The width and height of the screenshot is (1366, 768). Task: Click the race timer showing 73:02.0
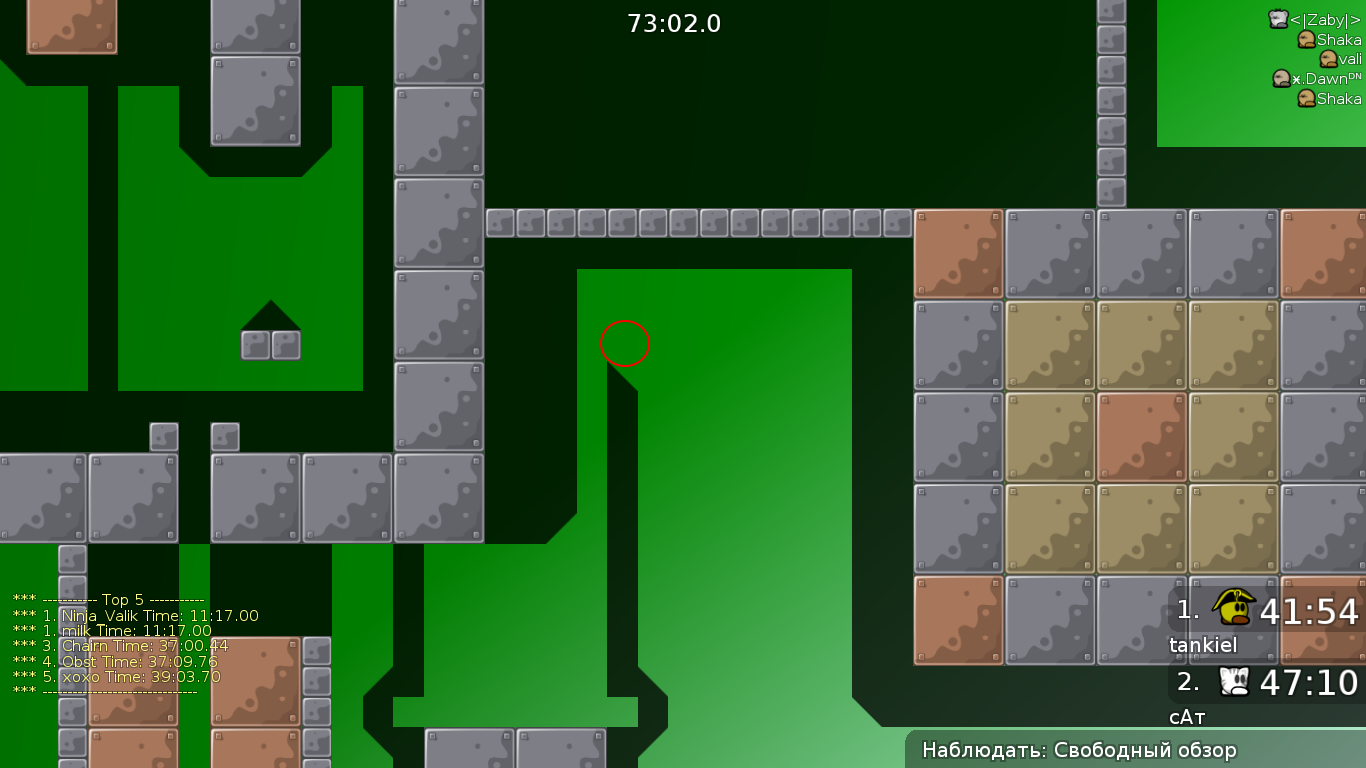point(675,25)
